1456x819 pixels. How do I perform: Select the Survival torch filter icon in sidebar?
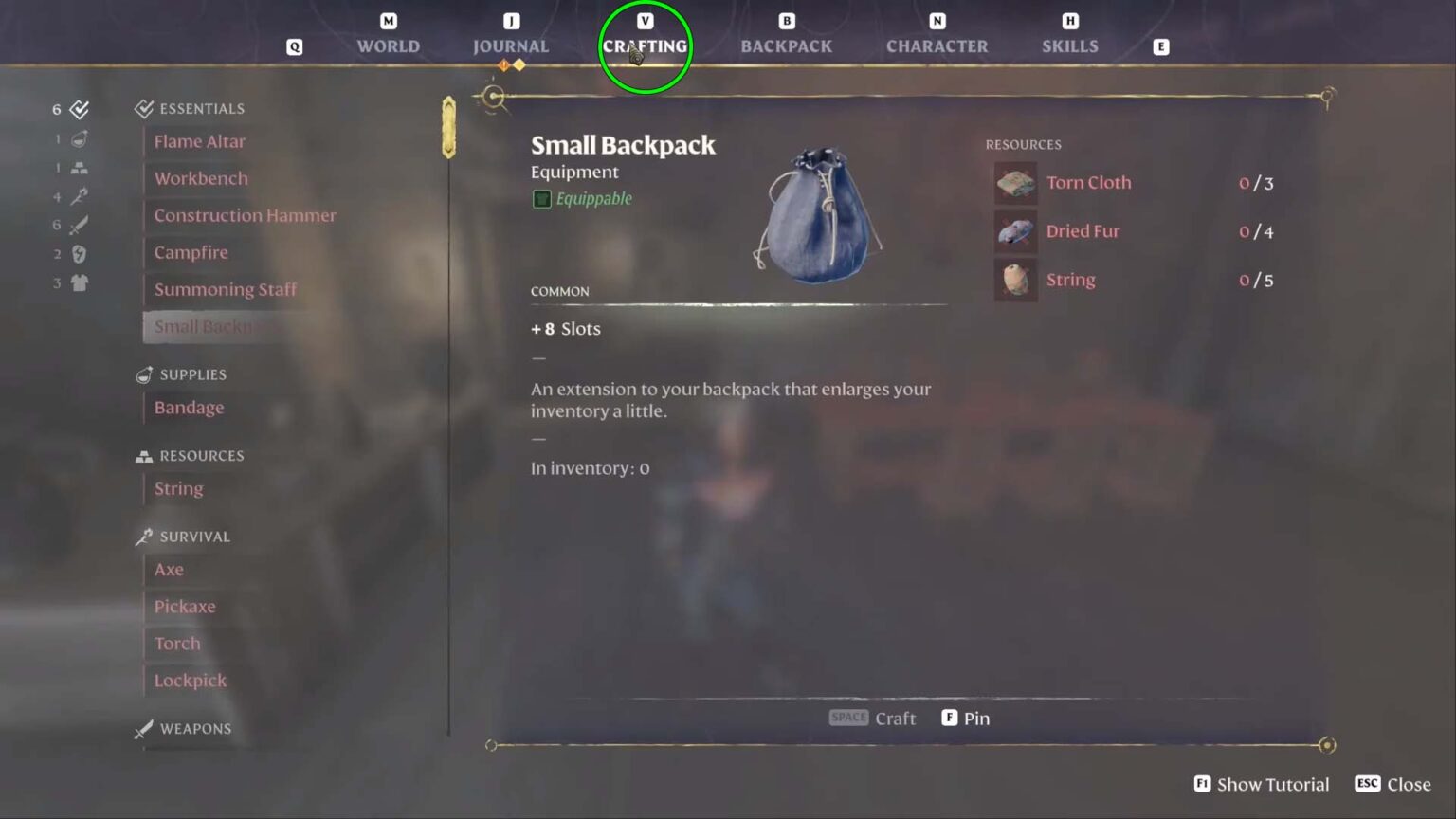click(x=81, y=197)
